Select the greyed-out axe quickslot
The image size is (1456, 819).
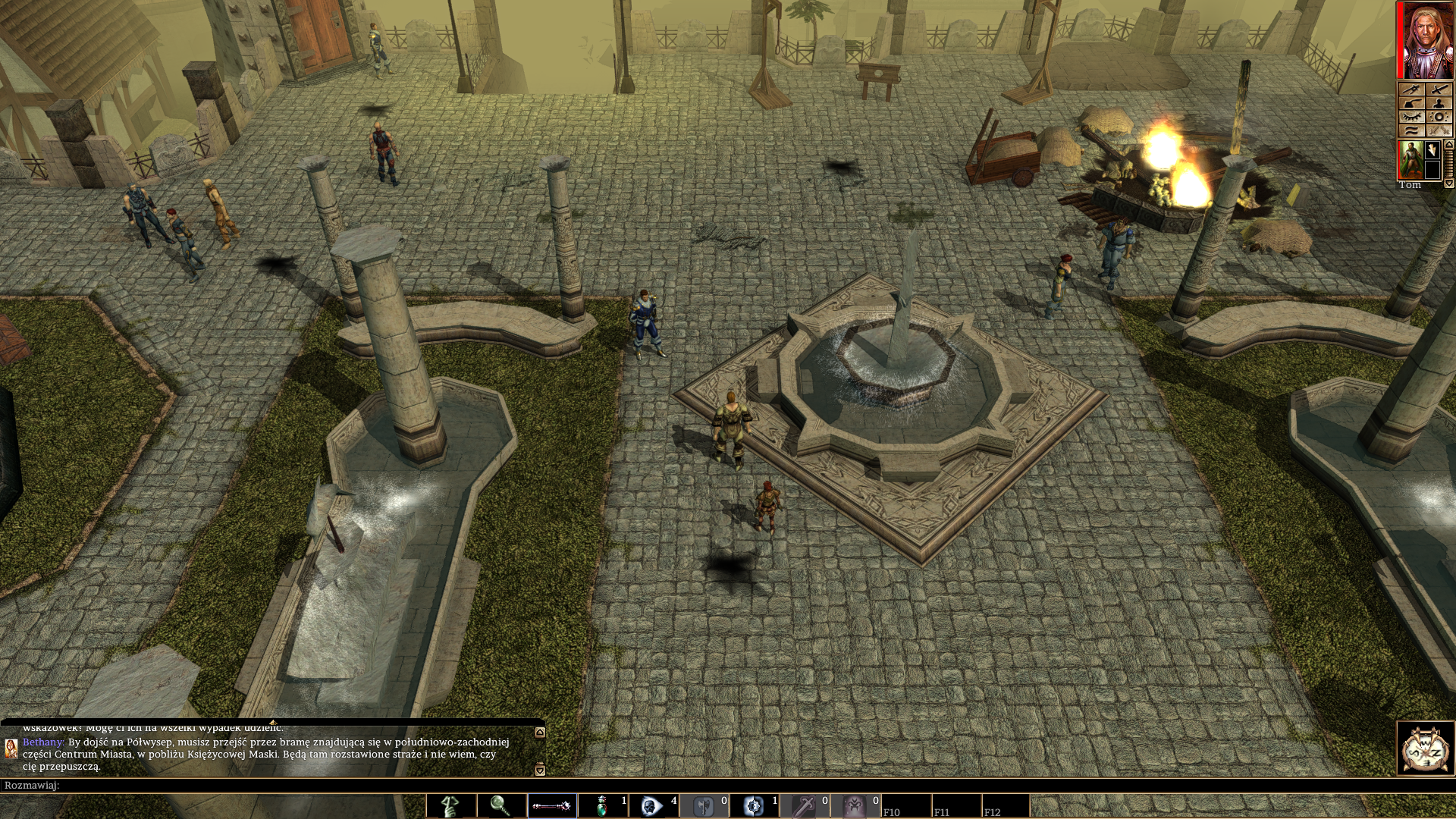coord(704,805)
